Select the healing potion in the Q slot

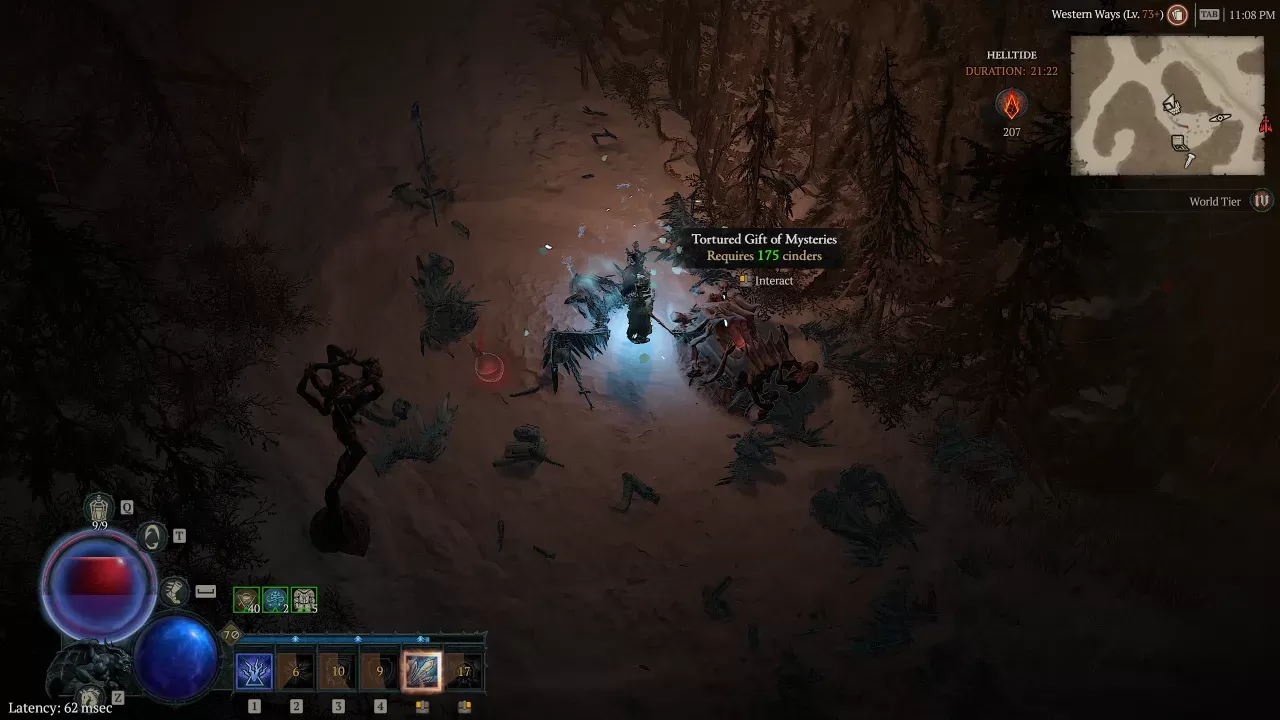[97, 507]
